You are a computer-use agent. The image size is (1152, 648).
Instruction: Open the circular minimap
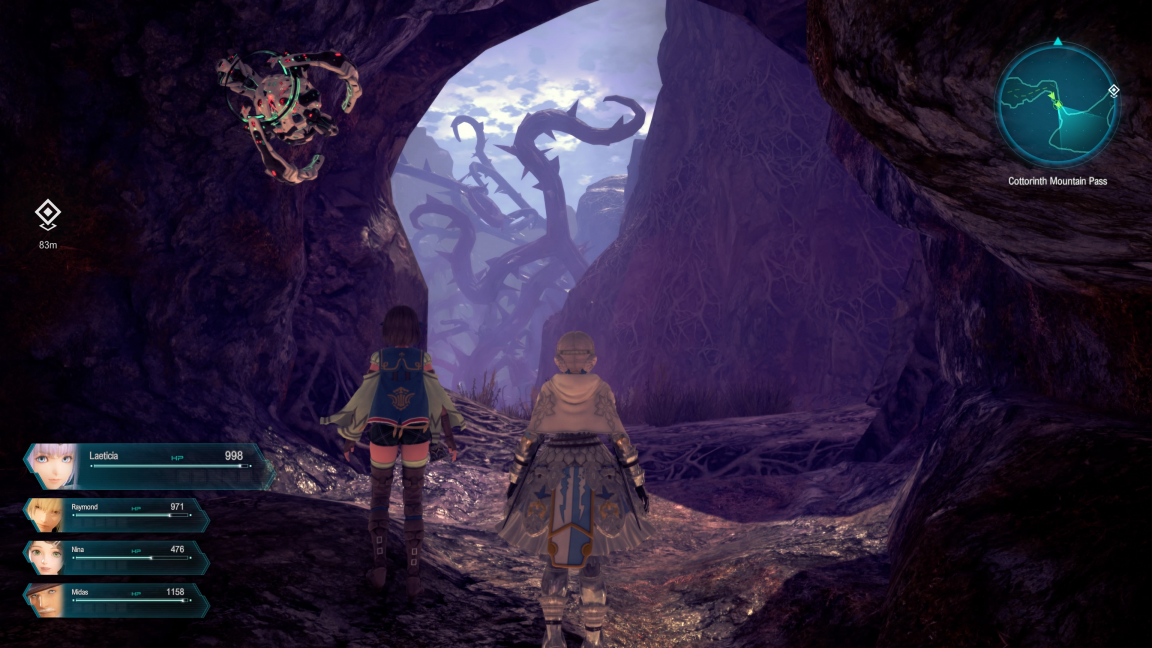1056,105
